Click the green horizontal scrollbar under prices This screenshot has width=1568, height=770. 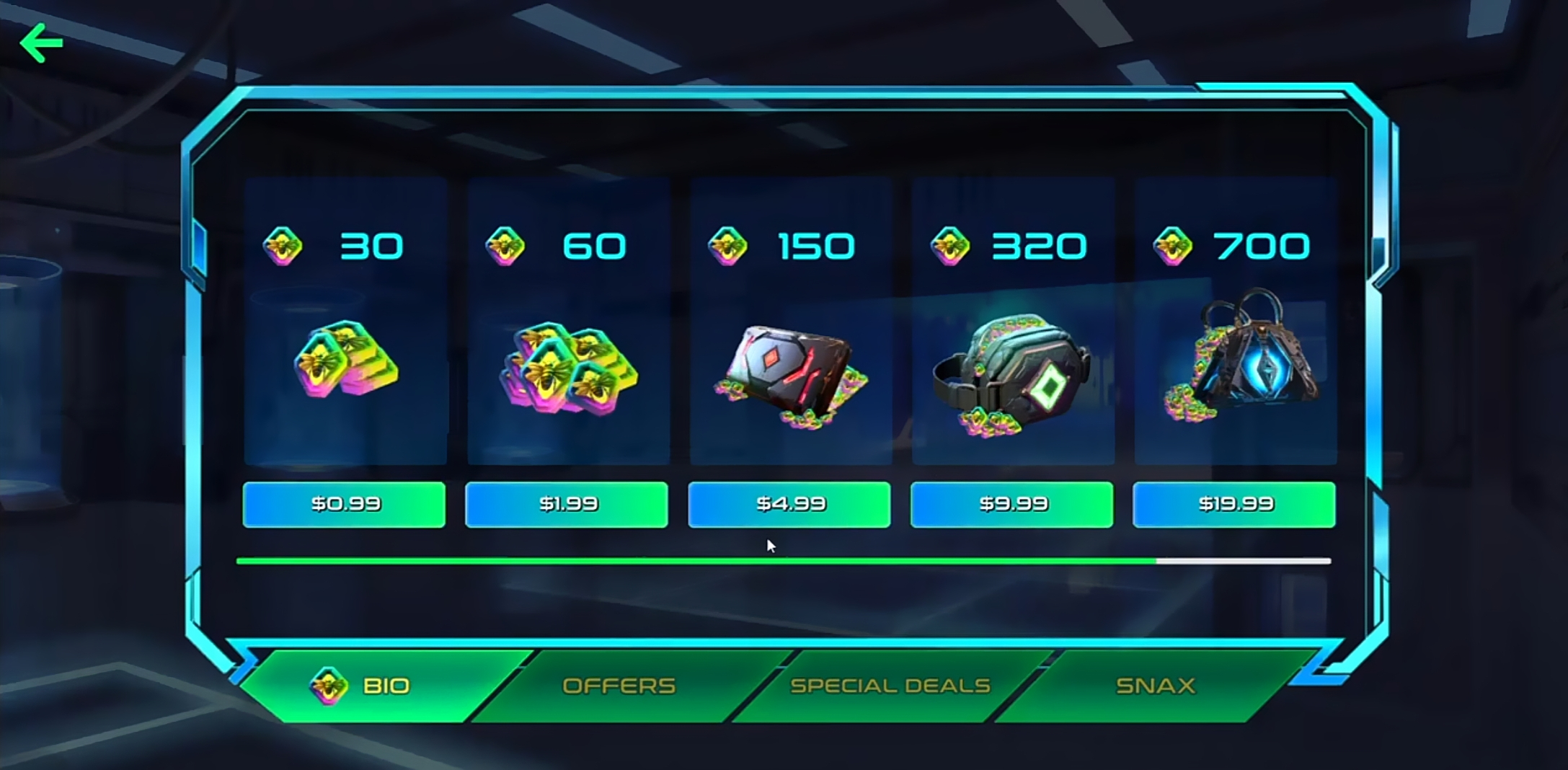click(696, 561)
